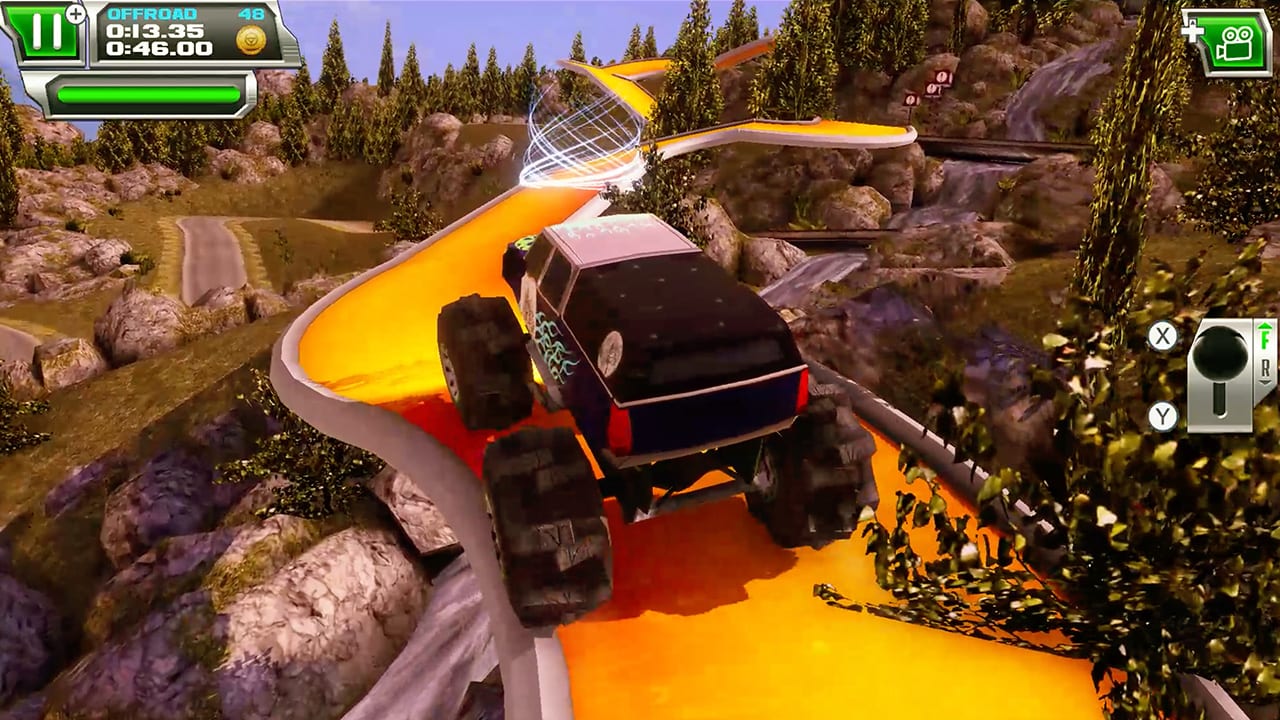Click the green up arrow above the F gear

click(1264, 327)
